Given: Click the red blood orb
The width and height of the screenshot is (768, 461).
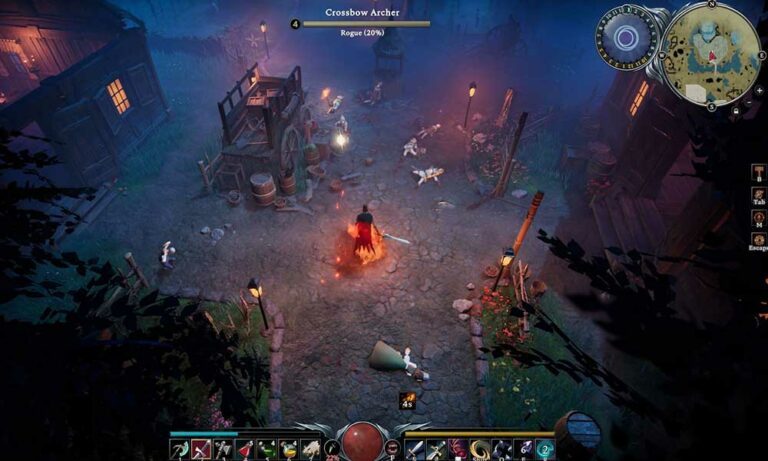Looking at the screenshot, I should tap(362, 442).
